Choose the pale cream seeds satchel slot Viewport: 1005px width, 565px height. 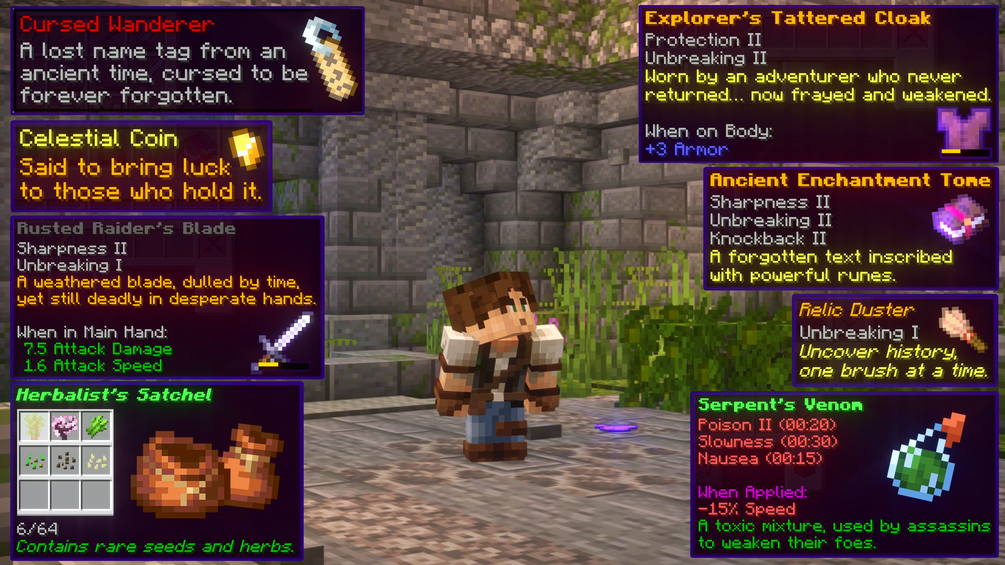[x=97, y=460]
